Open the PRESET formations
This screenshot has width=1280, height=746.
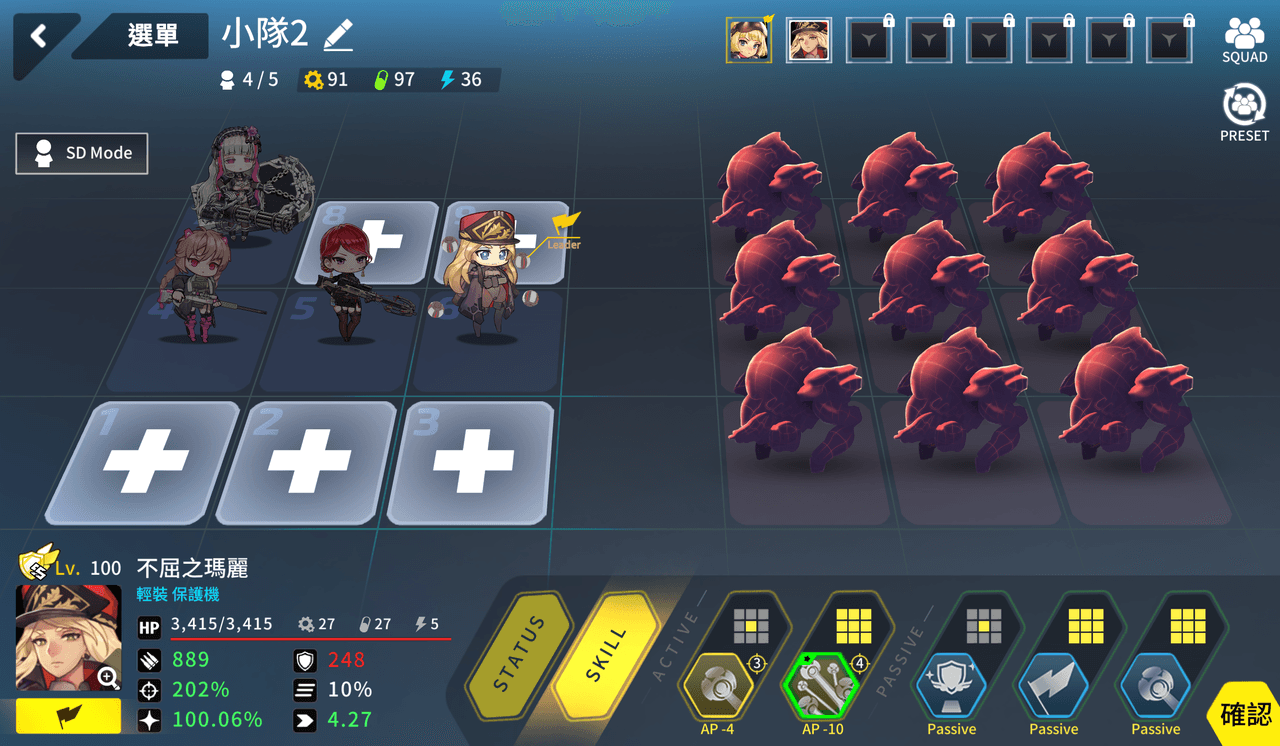(x=1244, y=112)
